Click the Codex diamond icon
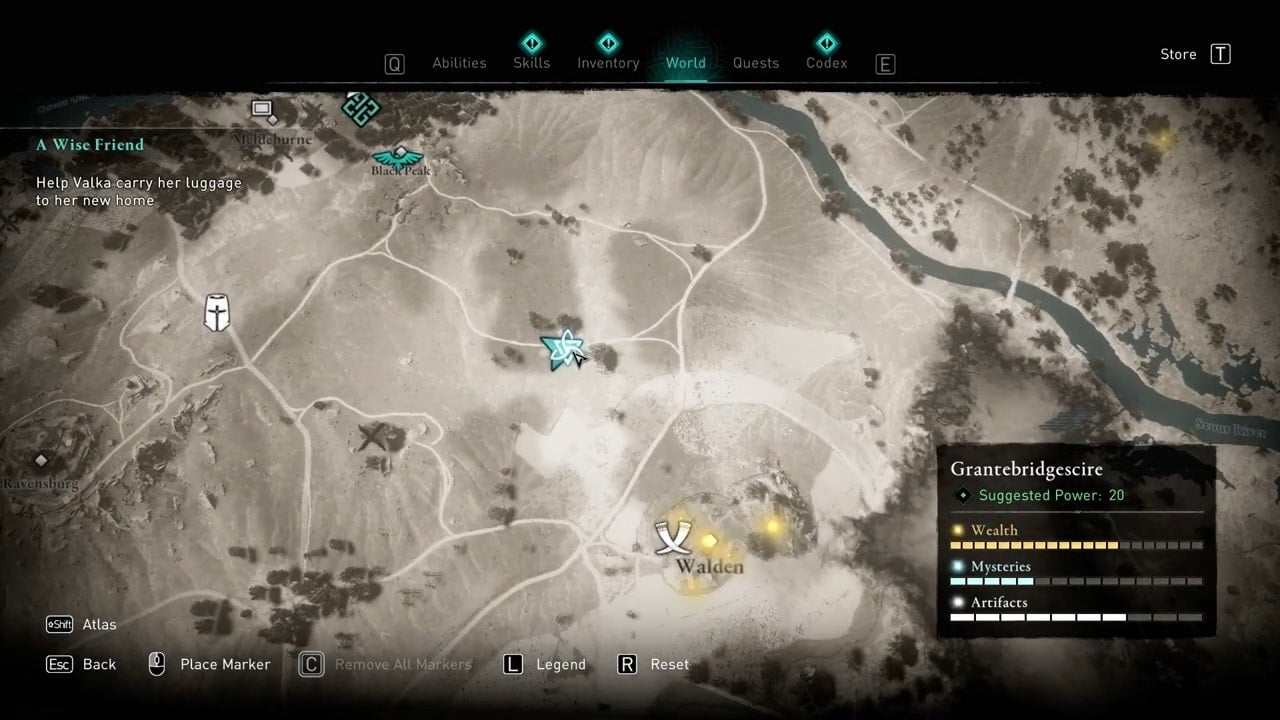This screenshot has width=1280, height=720. 826,44
